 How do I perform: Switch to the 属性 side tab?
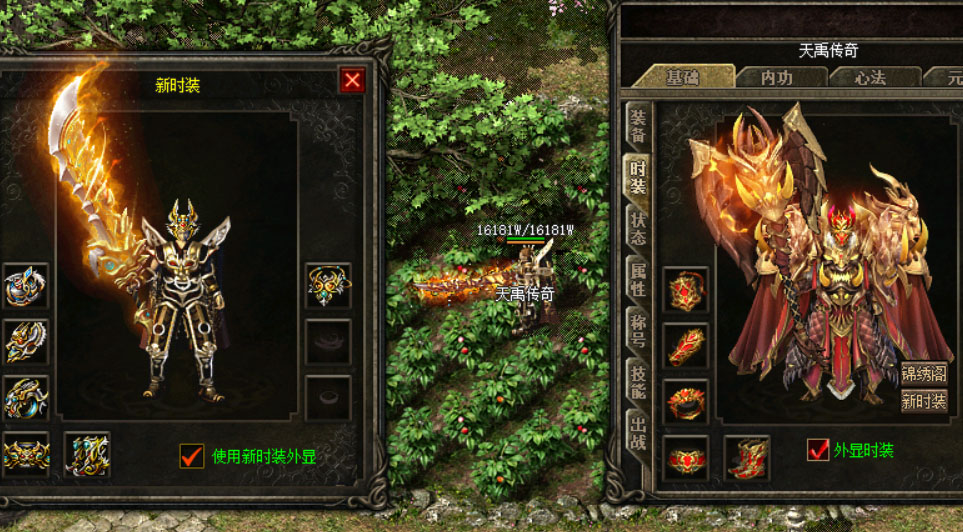click(637, 281)
